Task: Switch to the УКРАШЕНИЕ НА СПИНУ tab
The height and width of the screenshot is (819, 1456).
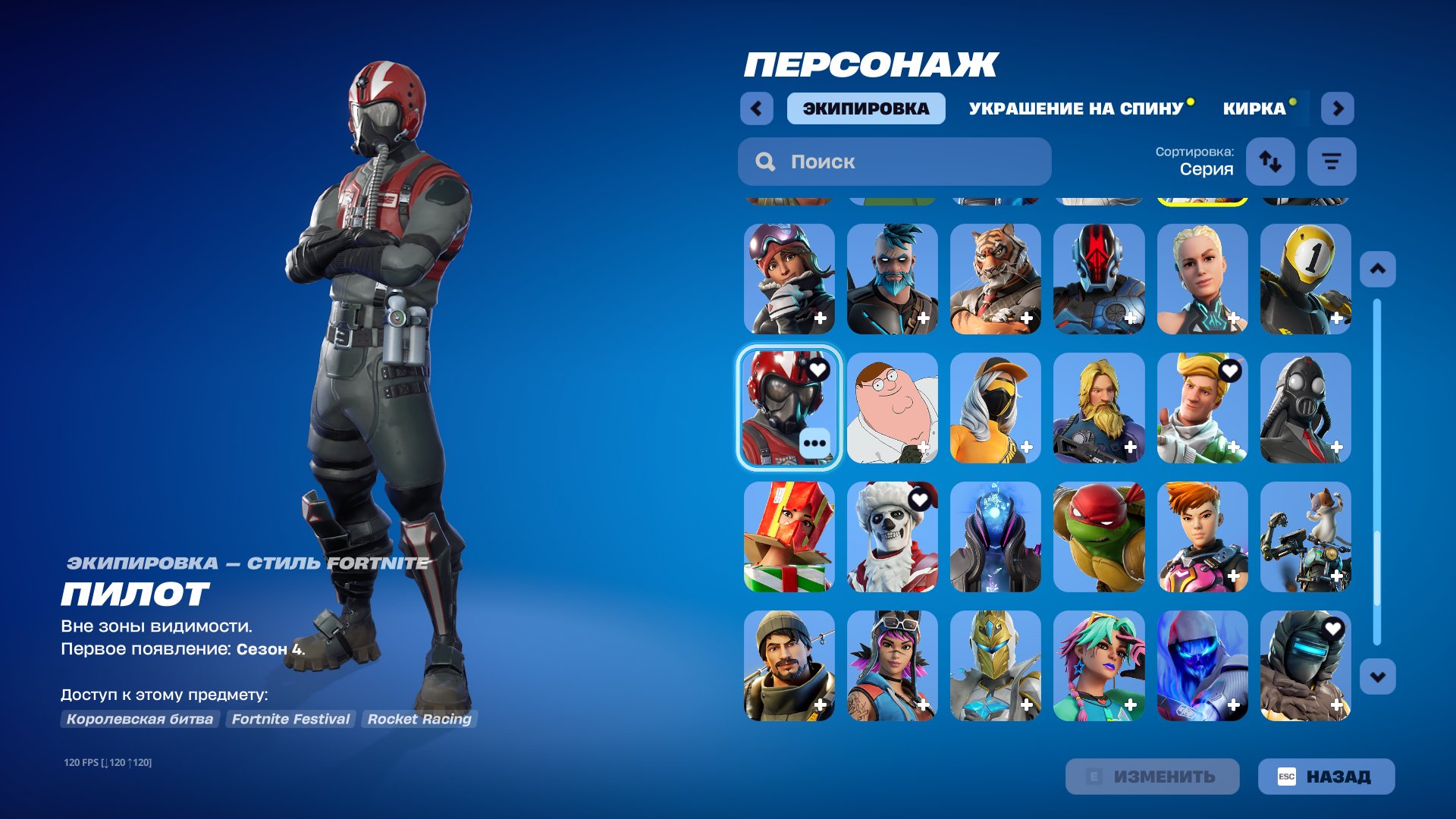Action: (1075, 108)
